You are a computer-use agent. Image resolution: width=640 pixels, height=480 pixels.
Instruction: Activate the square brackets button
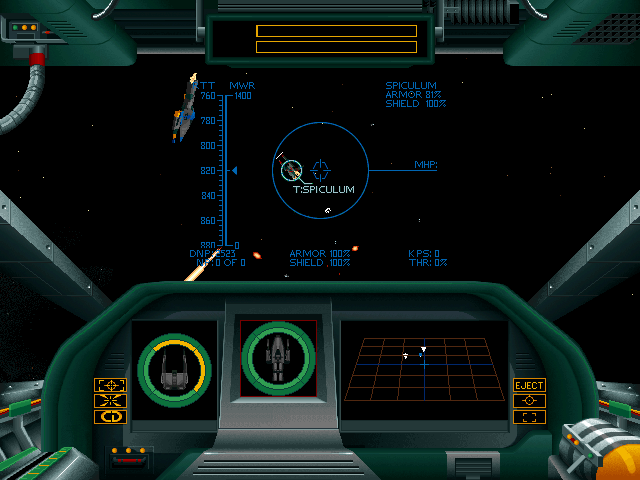[529, 417]
